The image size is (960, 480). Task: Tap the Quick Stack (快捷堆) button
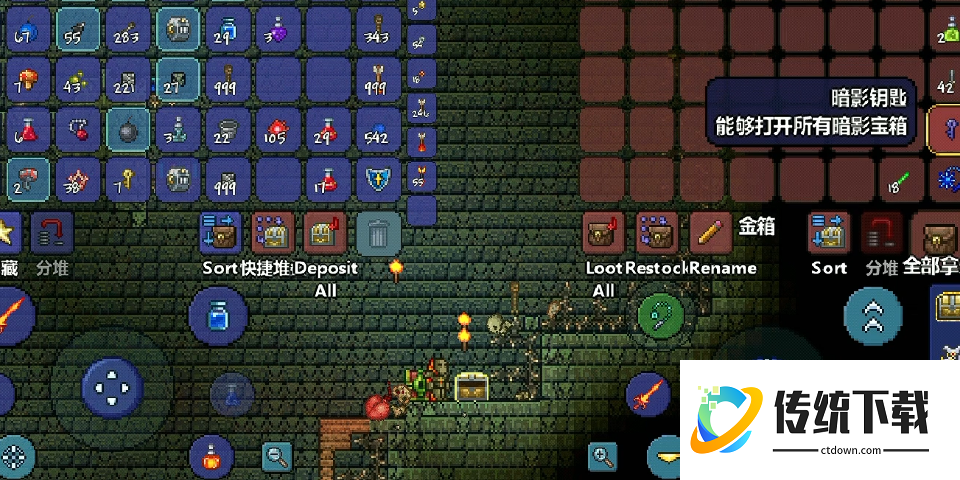(x=270, y=234)
